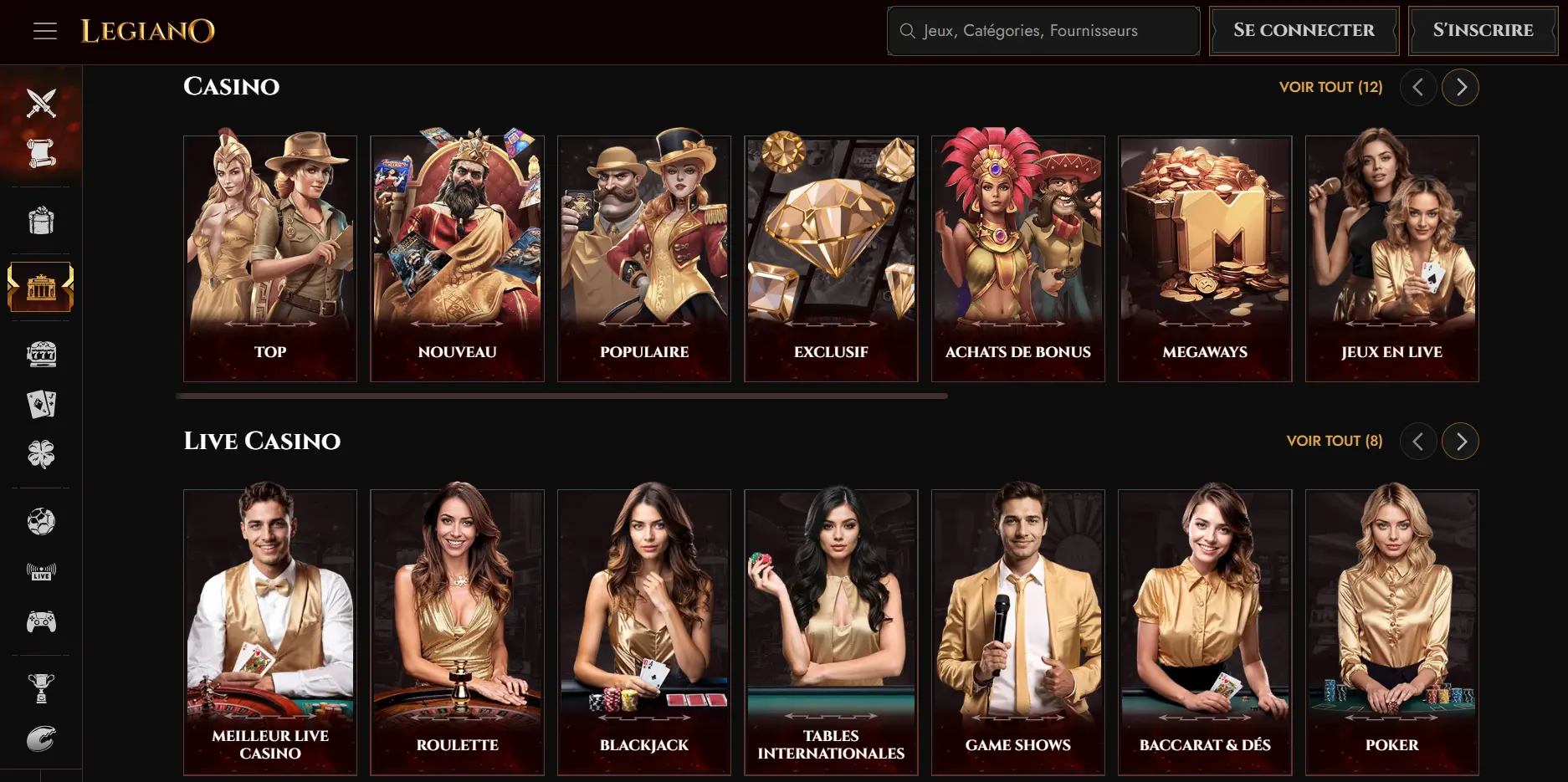The height and width of the screenshot is (782, 1568).
Task: Open virtual games with the controller icon
Action: (x=40, y=621)
